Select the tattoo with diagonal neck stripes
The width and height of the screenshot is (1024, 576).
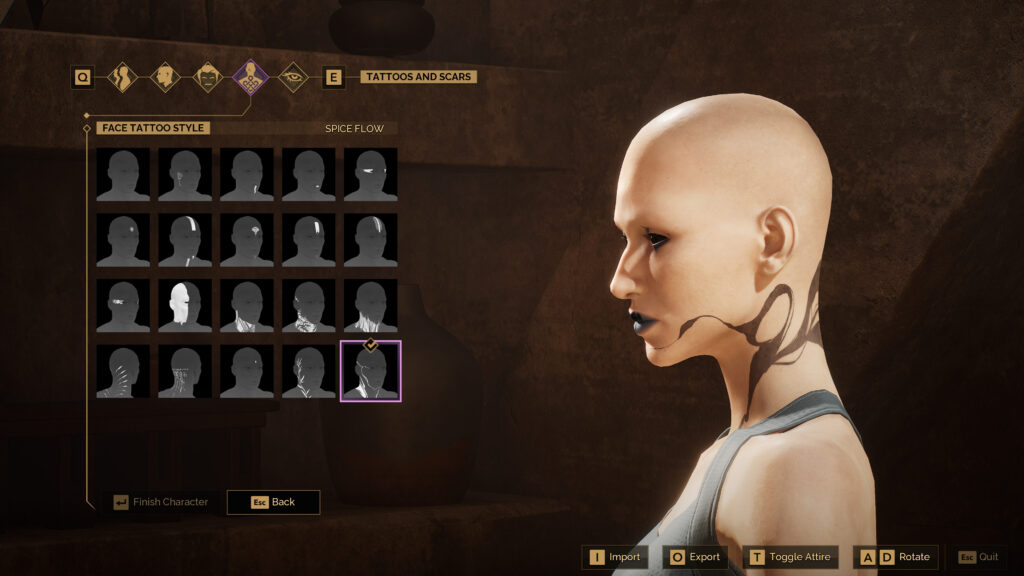pos(123,371)
